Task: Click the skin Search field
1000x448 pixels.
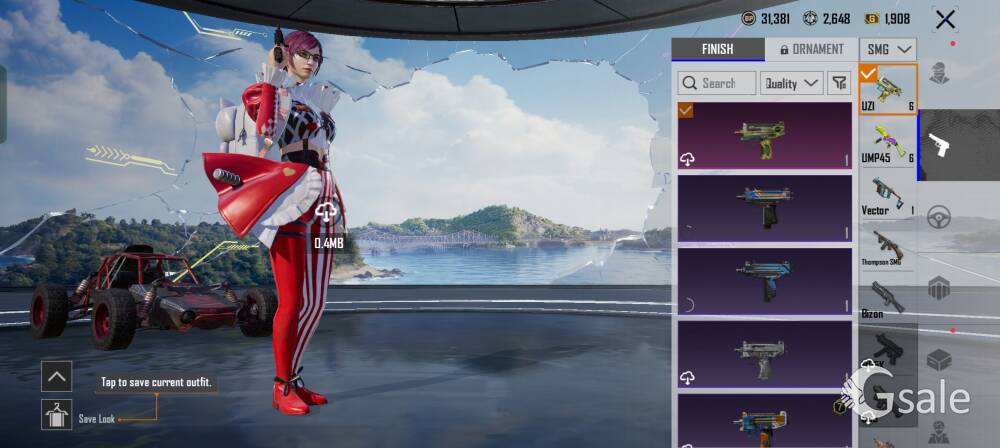Action: [x=716, y=83]
